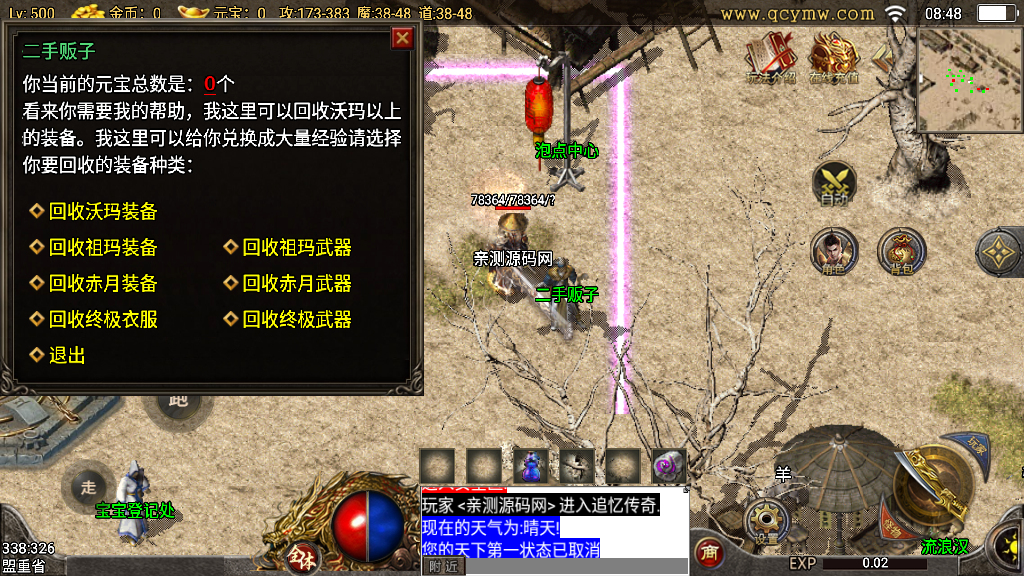Select the 回收赤月装备 option

coord(102,284)
